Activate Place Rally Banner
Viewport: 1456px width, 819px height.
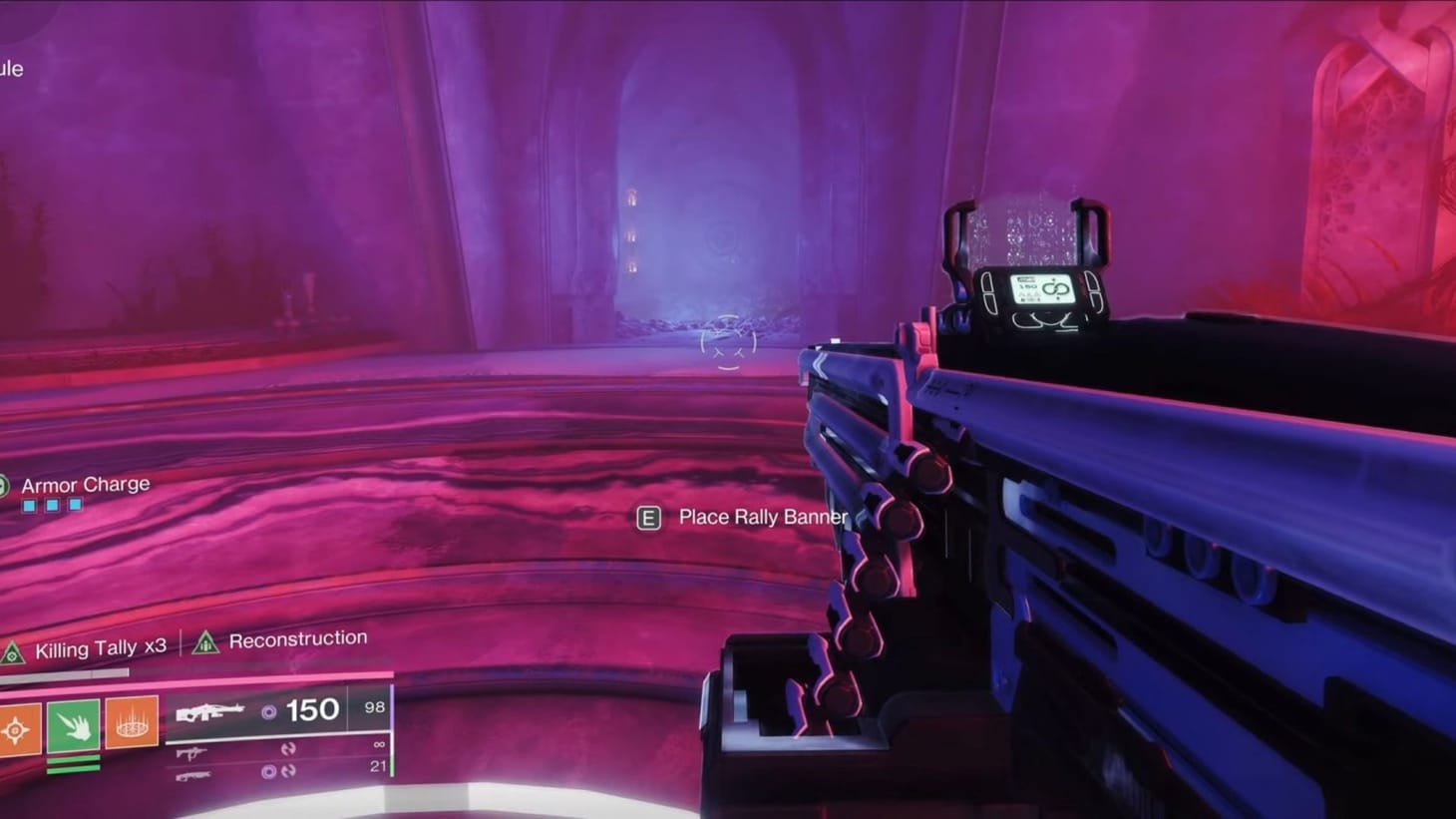point(761,518)
